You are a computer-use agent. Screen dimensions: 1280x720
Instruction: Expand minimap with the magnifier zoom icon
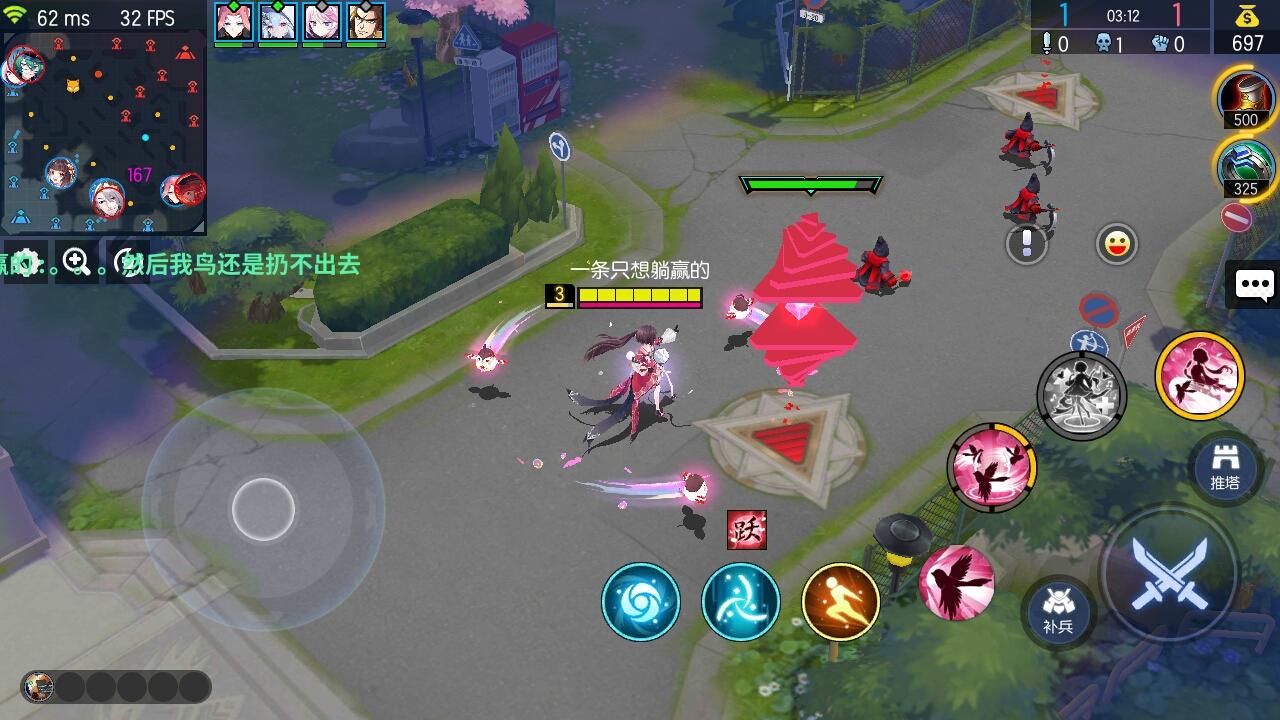(75, 261)
